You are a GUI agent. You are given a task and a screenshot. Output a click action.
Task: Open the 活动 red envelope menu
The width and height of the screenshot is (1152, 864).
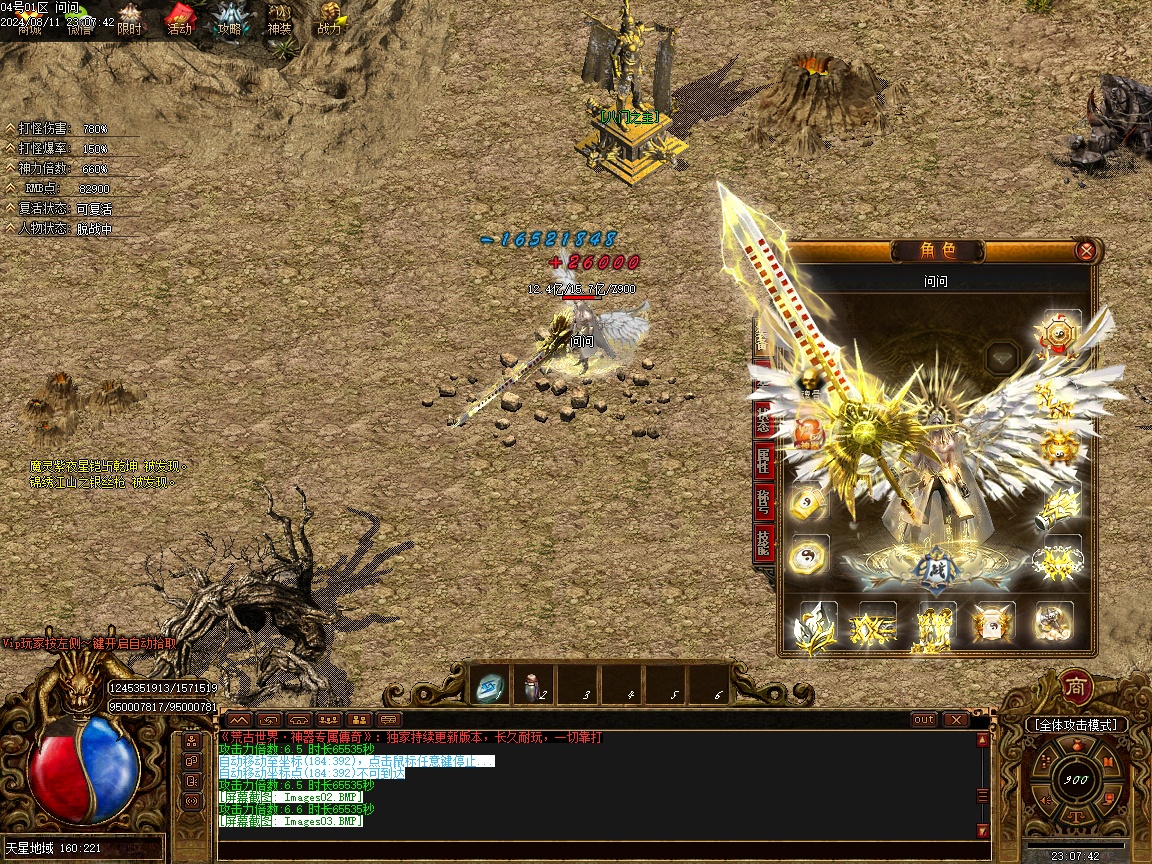tap(179, 18)
